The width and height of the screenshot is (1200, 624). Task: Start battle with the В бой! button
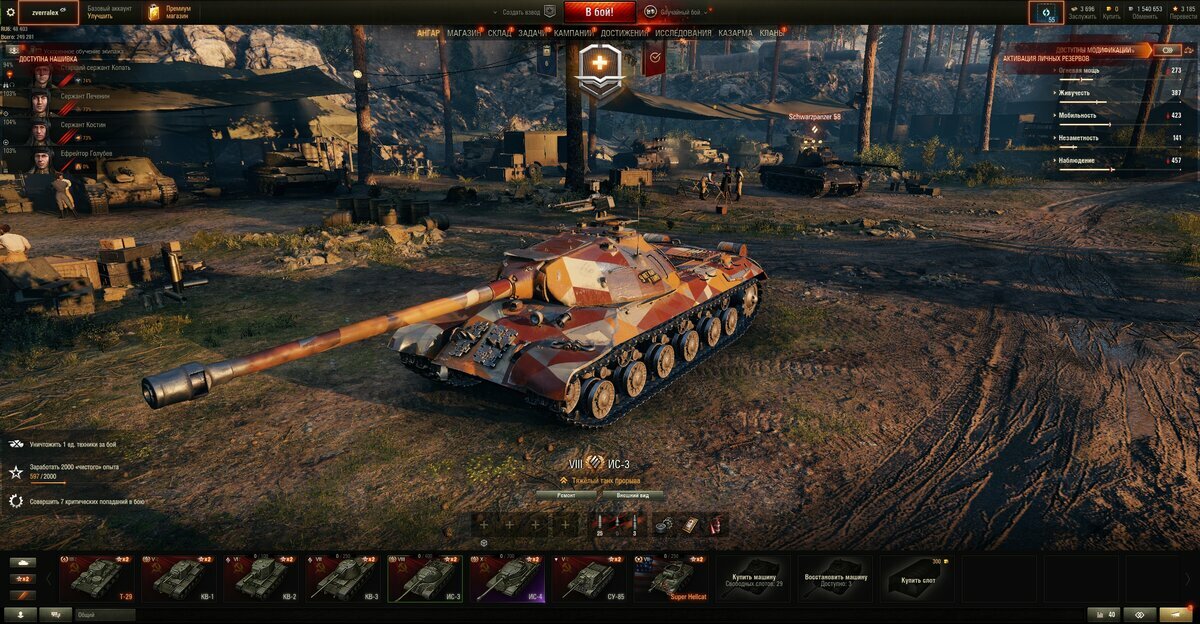pyautogui.click(x=599, y=12)
